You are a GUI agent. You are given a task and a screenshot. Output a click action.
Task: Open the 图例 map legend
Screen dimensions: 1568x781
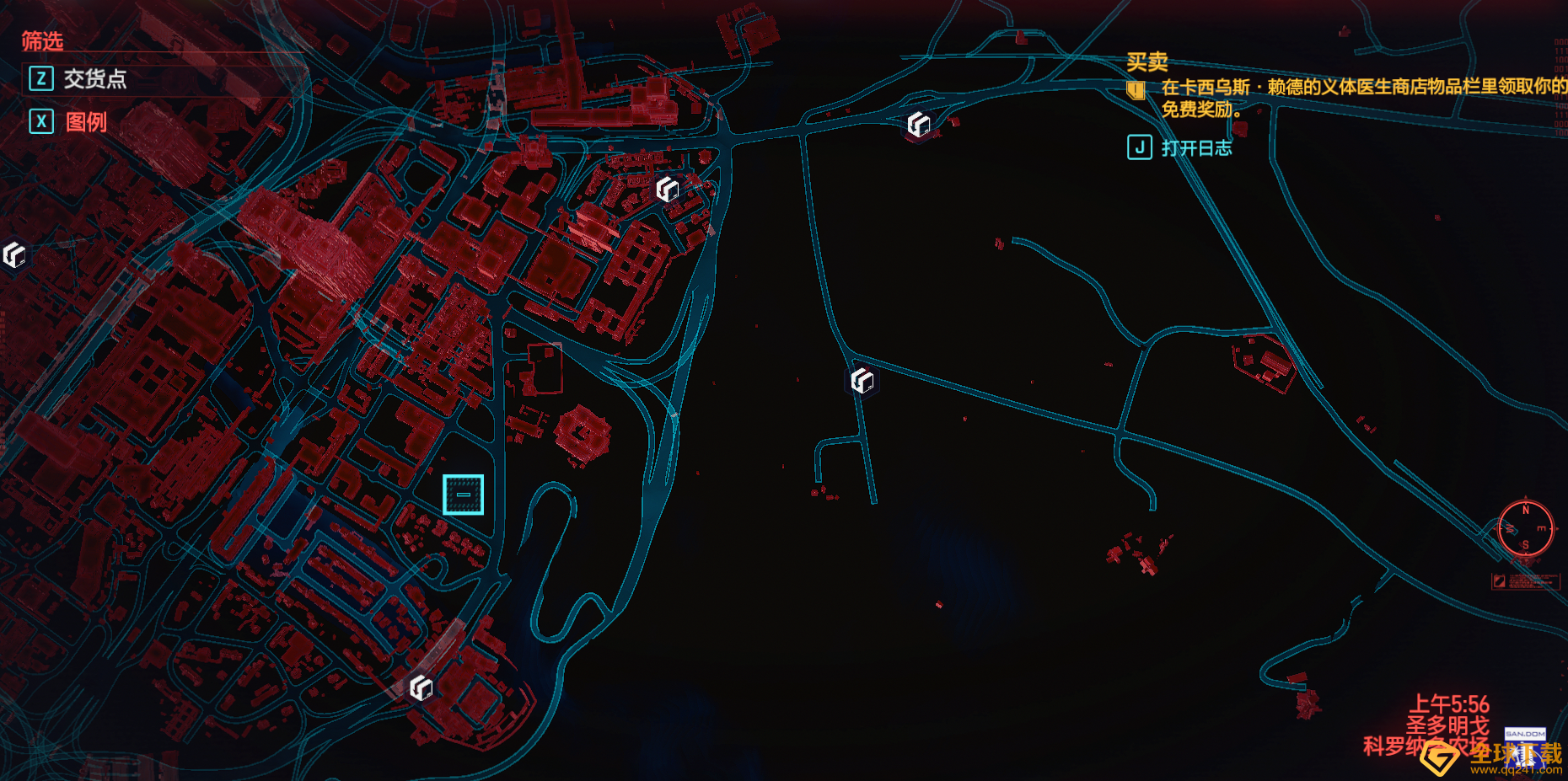pyautogui.click(x=85, y=122)
